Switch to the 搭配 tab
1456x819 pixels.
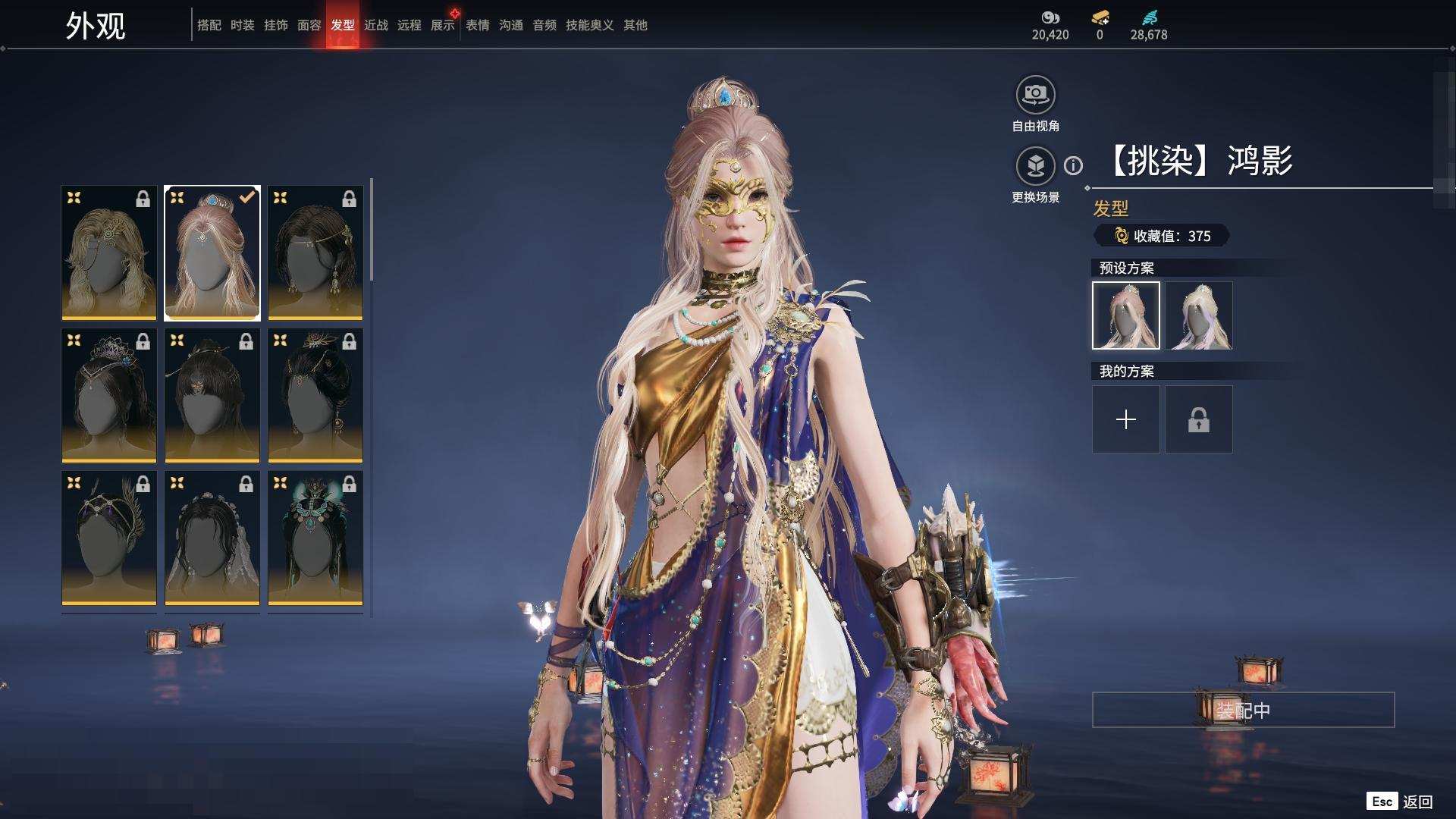[x=209, y=25]
